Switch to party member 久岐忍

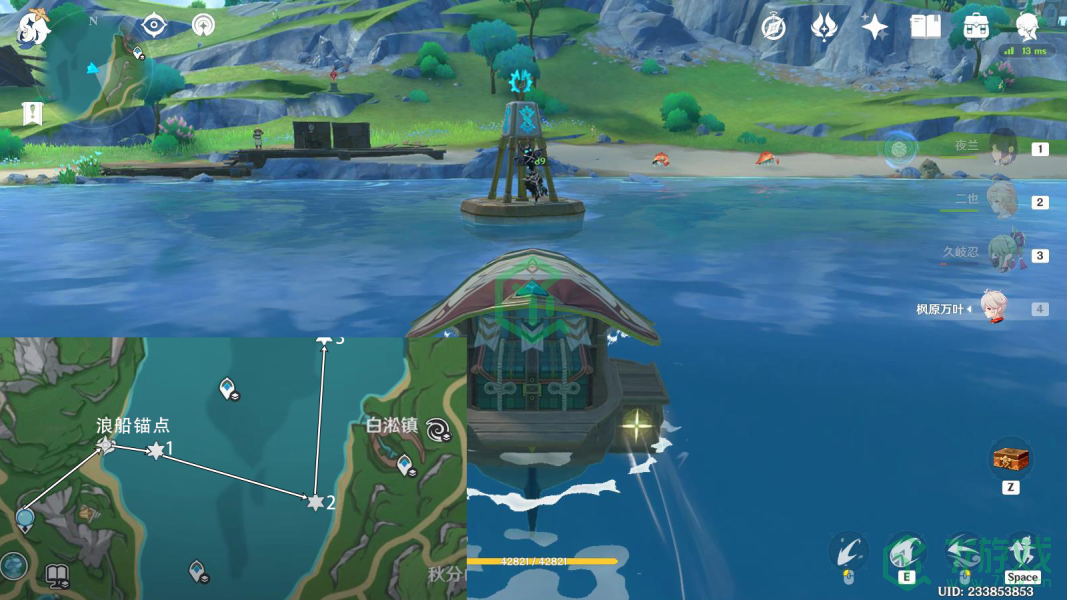[x=1001, y=254]
